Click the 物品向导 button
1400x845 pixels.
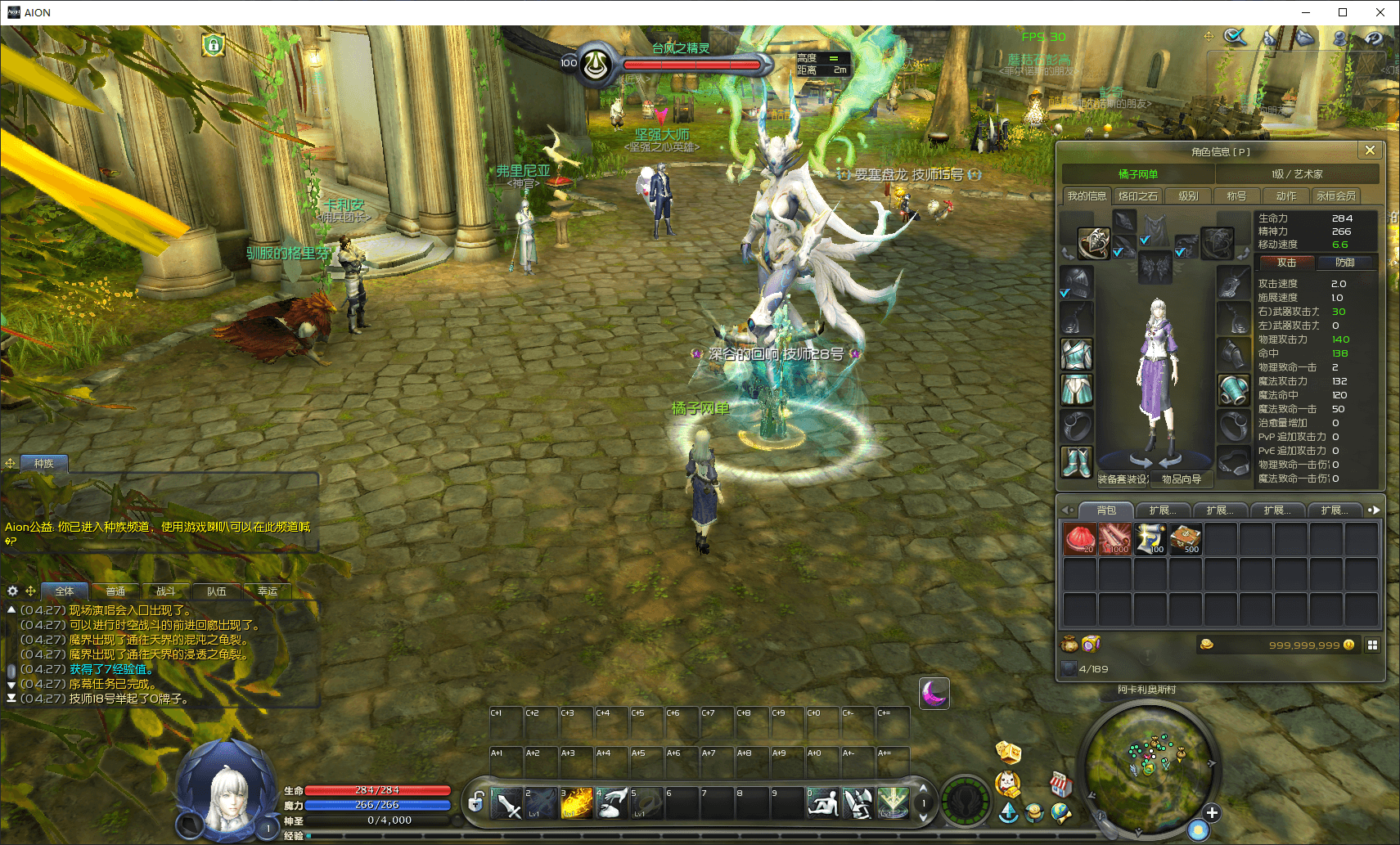(x=1182, y=479)
